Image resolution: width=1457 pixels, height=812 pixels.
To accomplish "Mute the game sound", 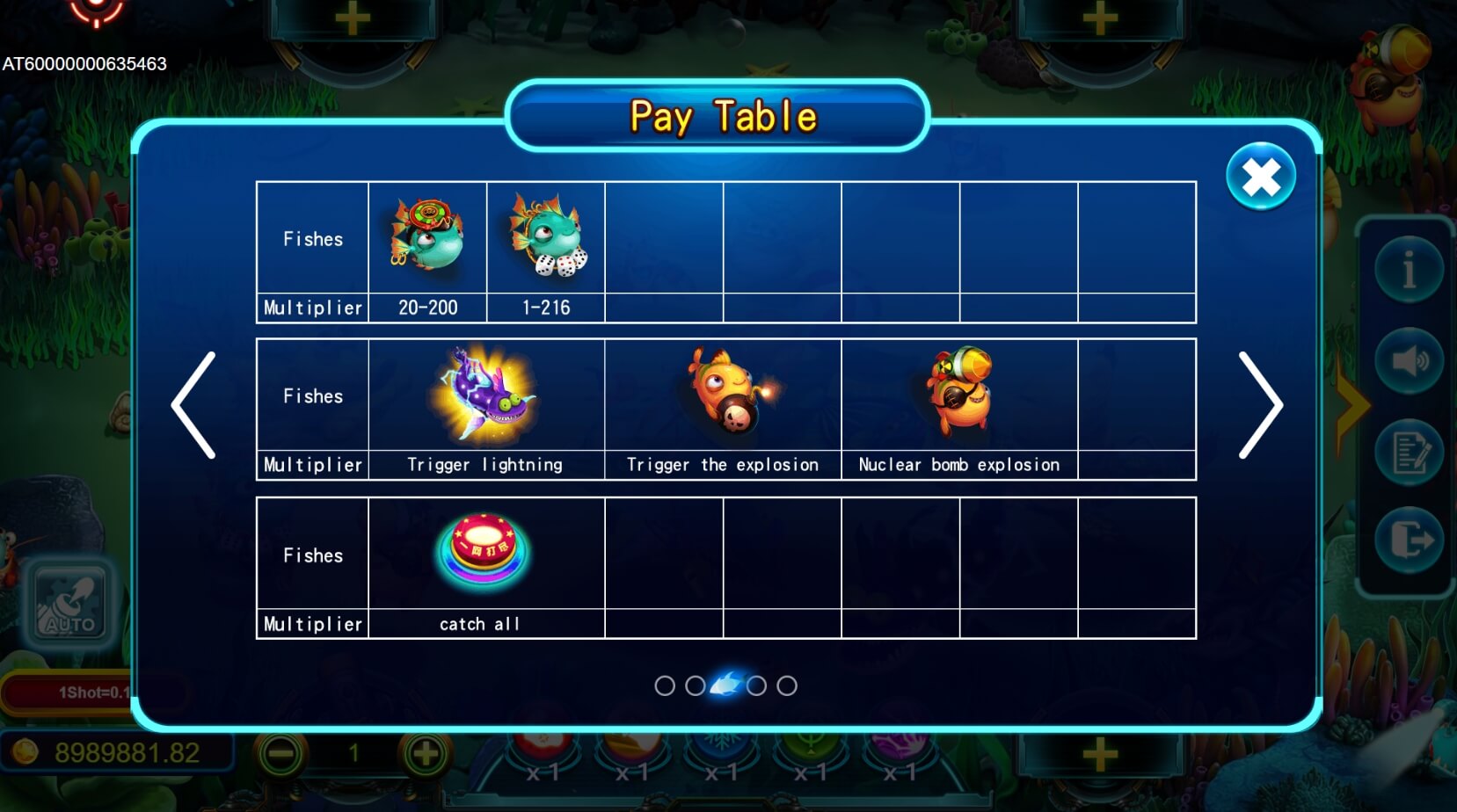I will point(1409,361).
